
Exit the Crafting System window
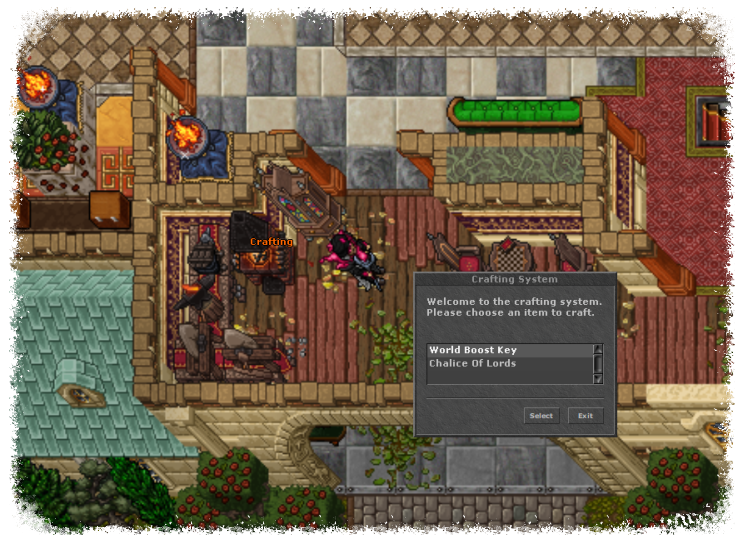point(585,415)
